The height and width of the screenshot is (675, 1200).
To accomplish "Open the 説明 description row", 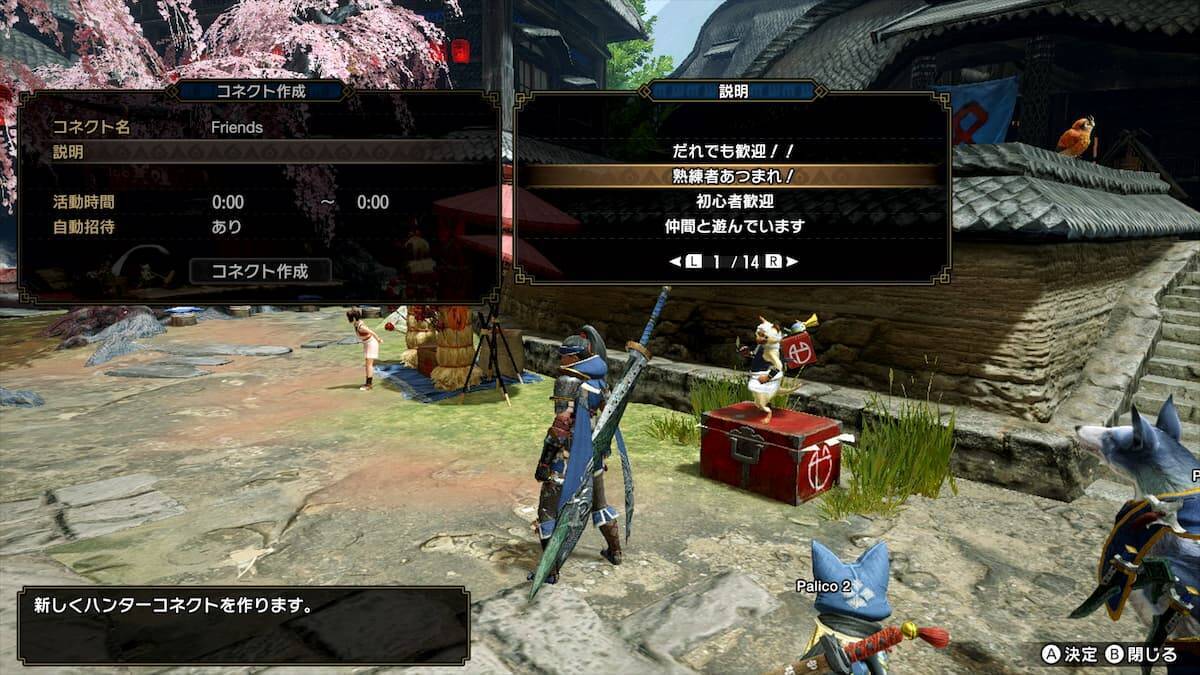I will pyautogui.click(x=260, y=152).
